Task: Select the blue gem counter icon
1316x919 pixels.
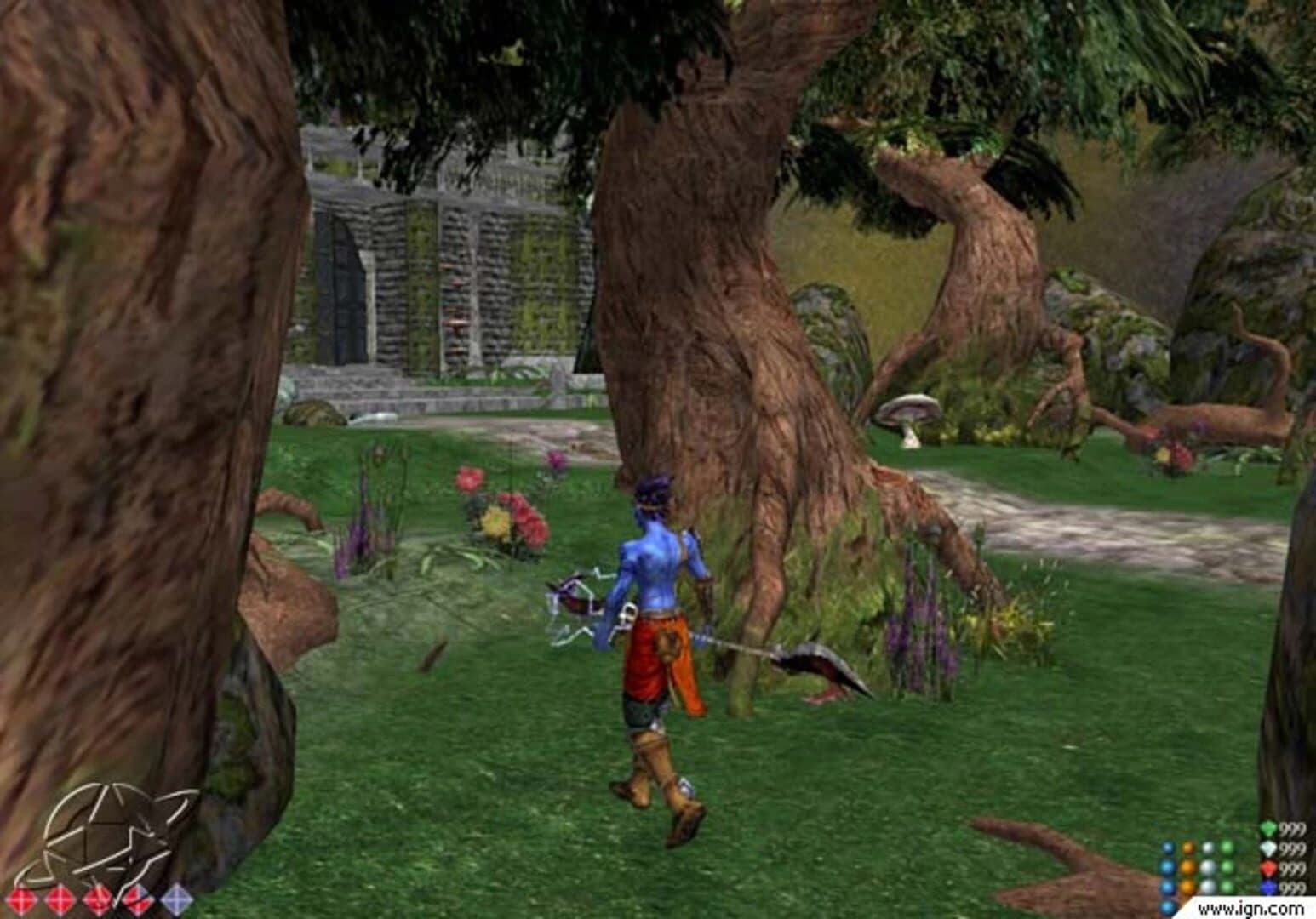Action: tap(1267, 887)
